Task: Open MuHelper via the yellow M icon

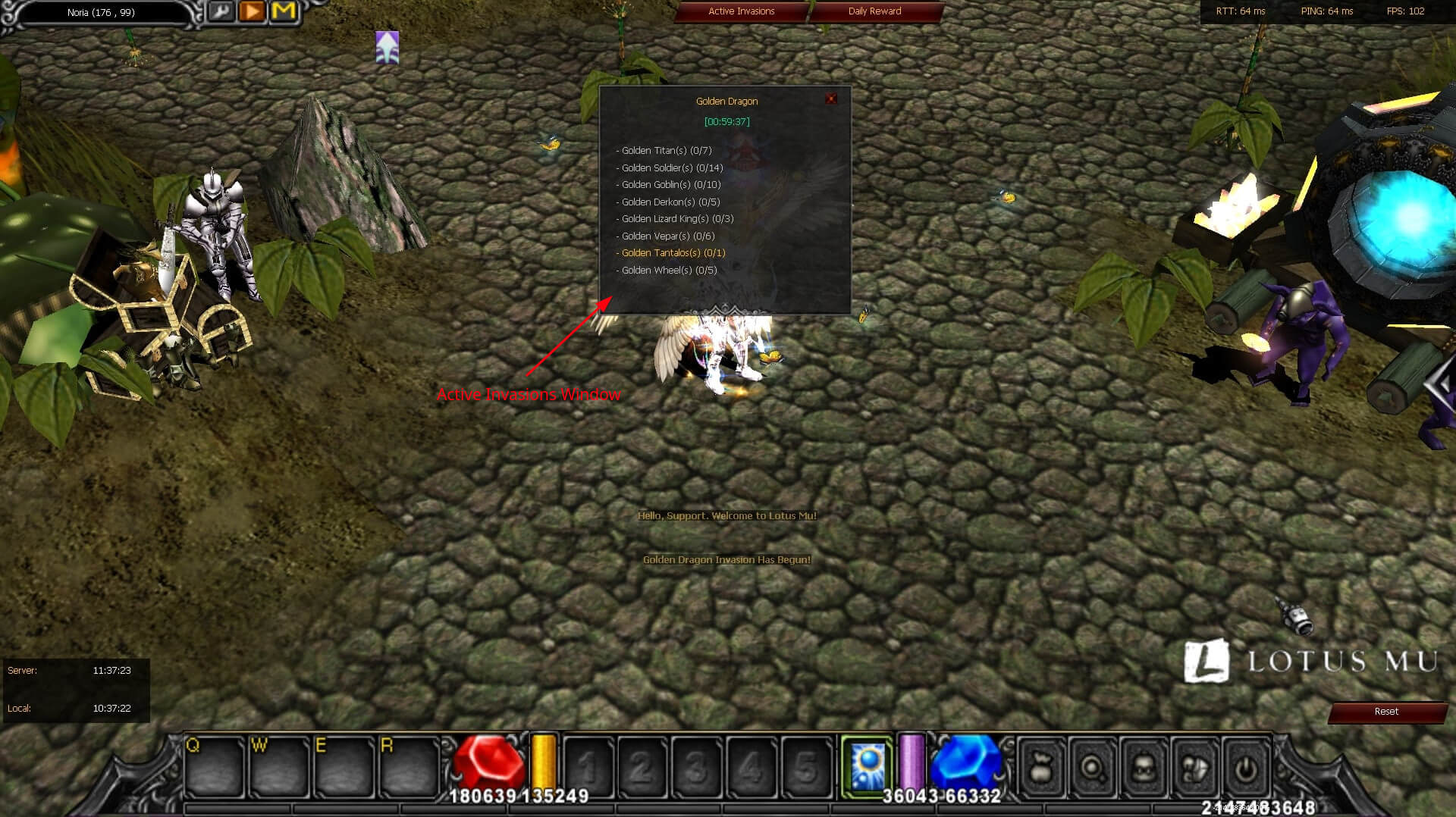Action: pyautogui.click(x=282, y=11)
